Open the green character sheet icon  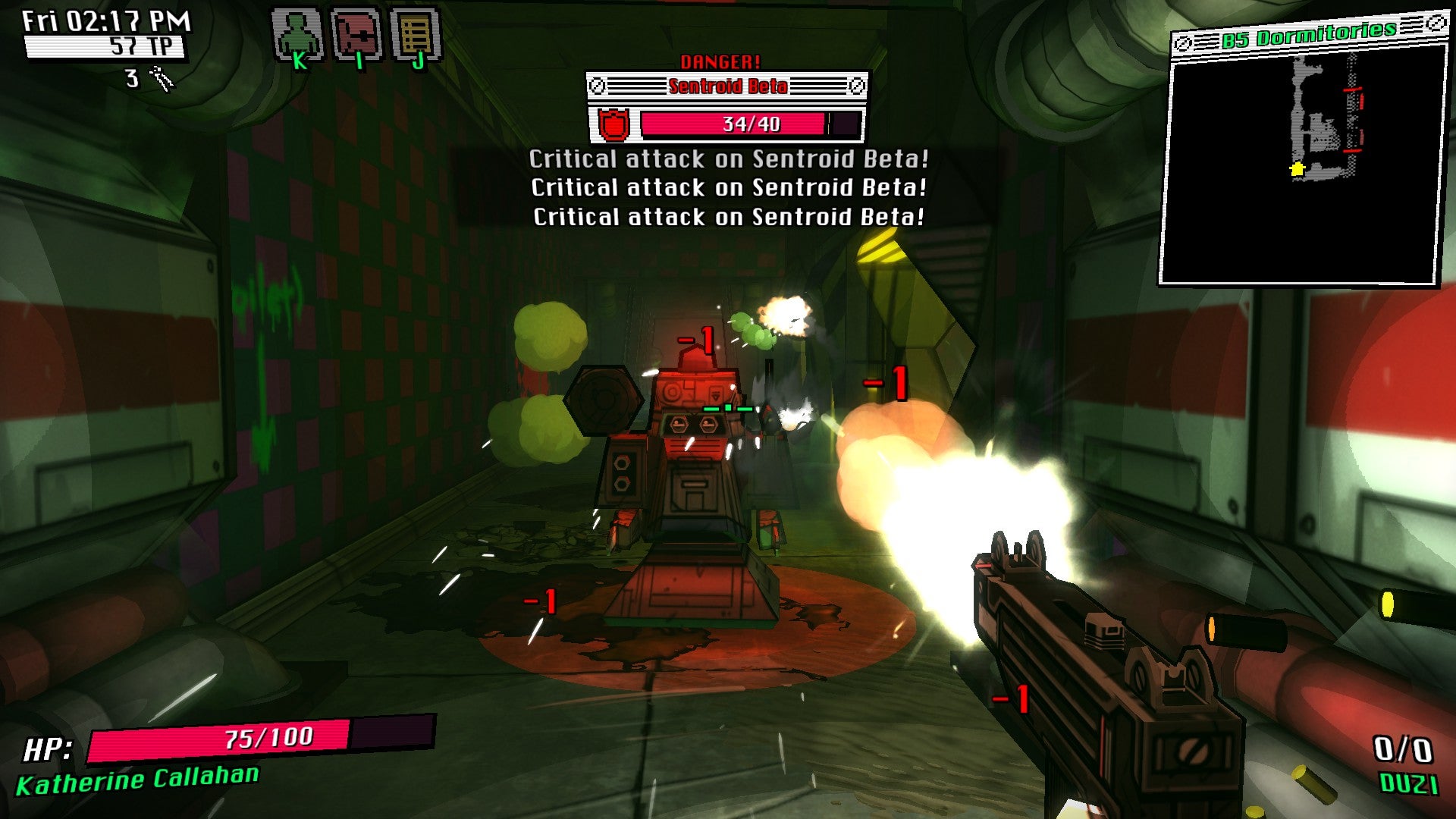click(x=297, y=35)
